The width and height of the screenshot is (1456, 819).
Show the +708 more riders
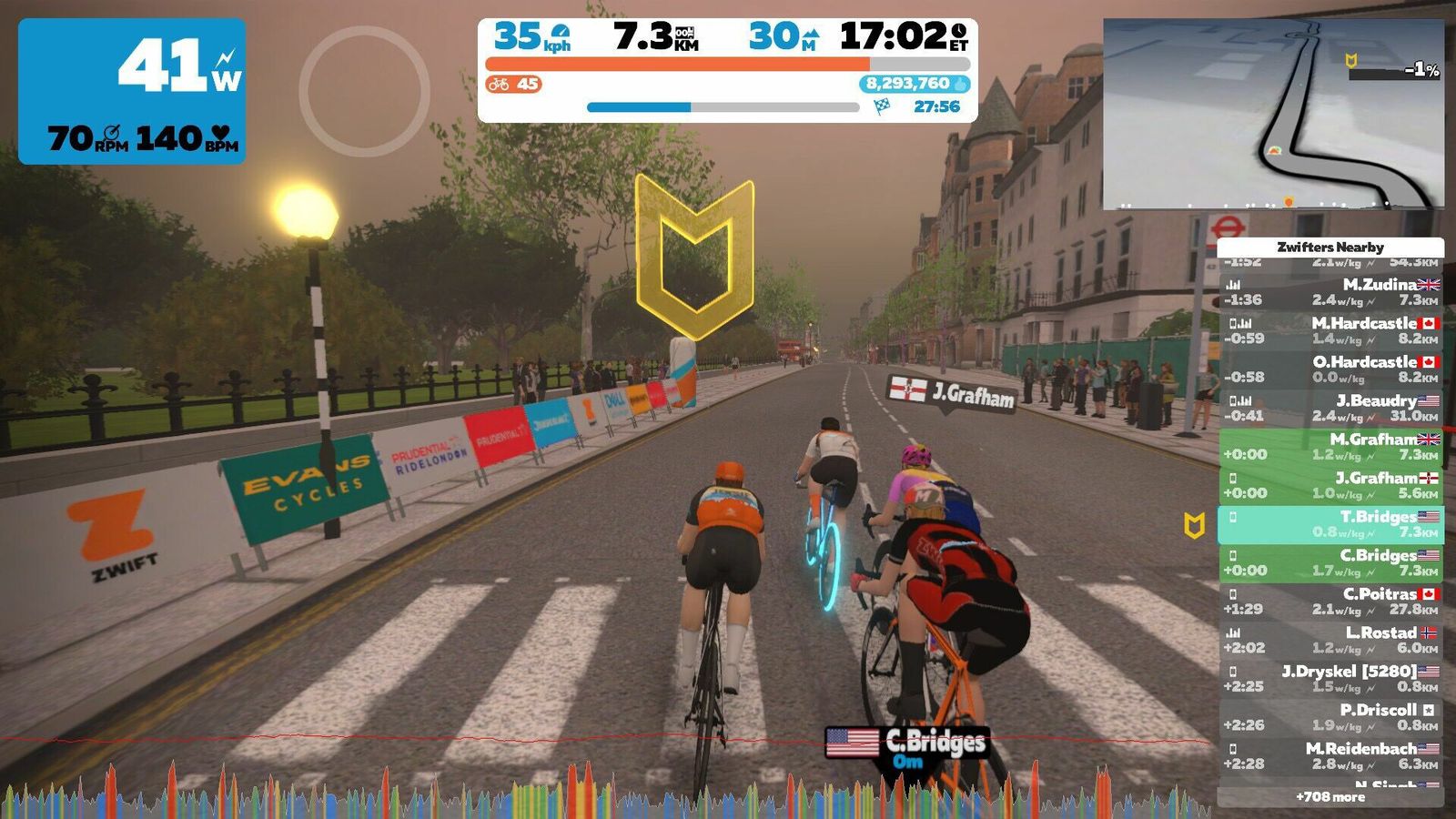point(1330,797)
